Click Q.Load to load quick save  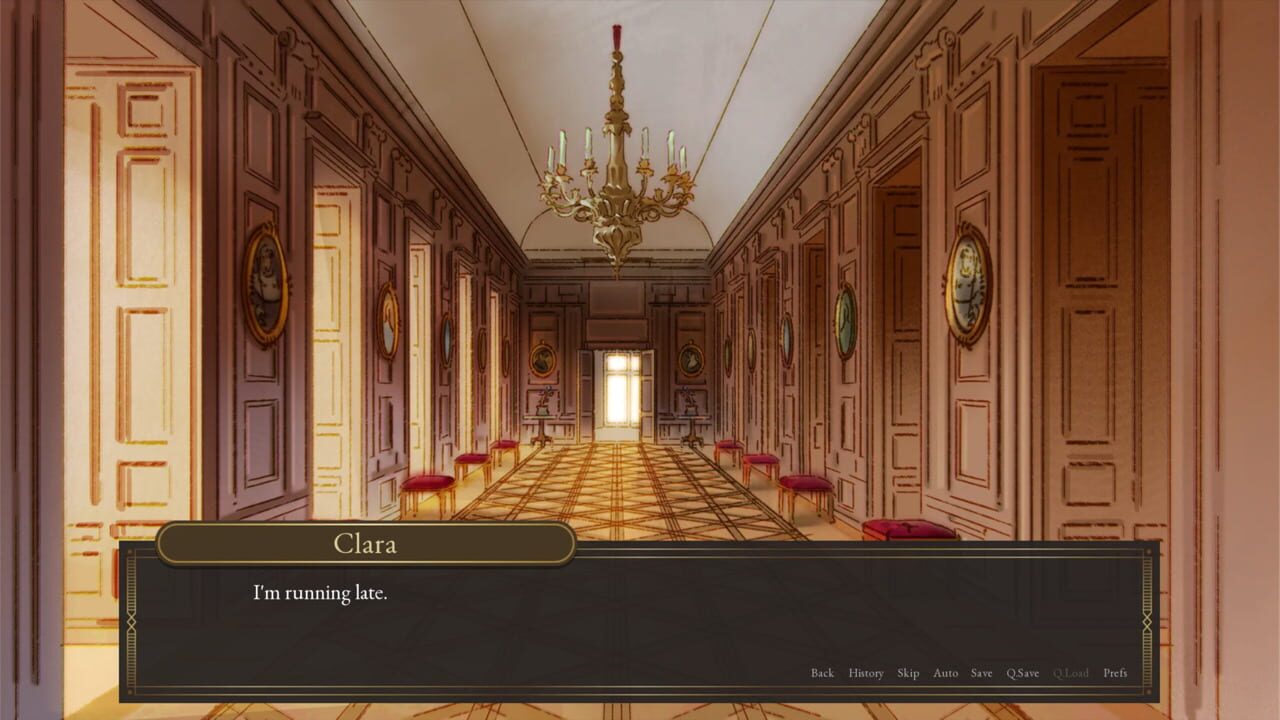coord(1070,673)
